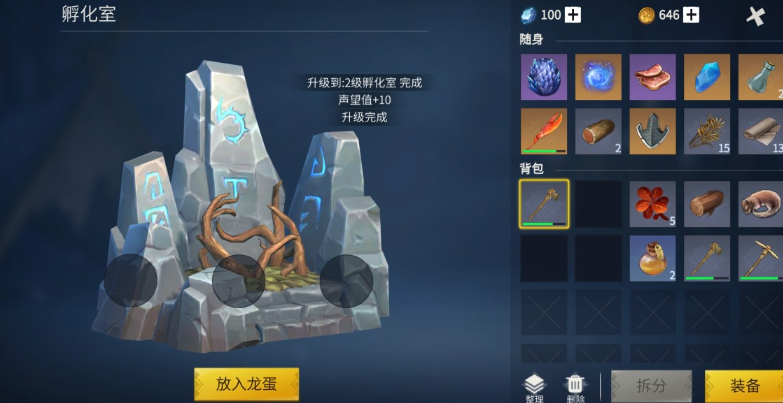This screenshot has width=783, height=403.
Task: Equip the item with 装备
Action: click(744, 386)
